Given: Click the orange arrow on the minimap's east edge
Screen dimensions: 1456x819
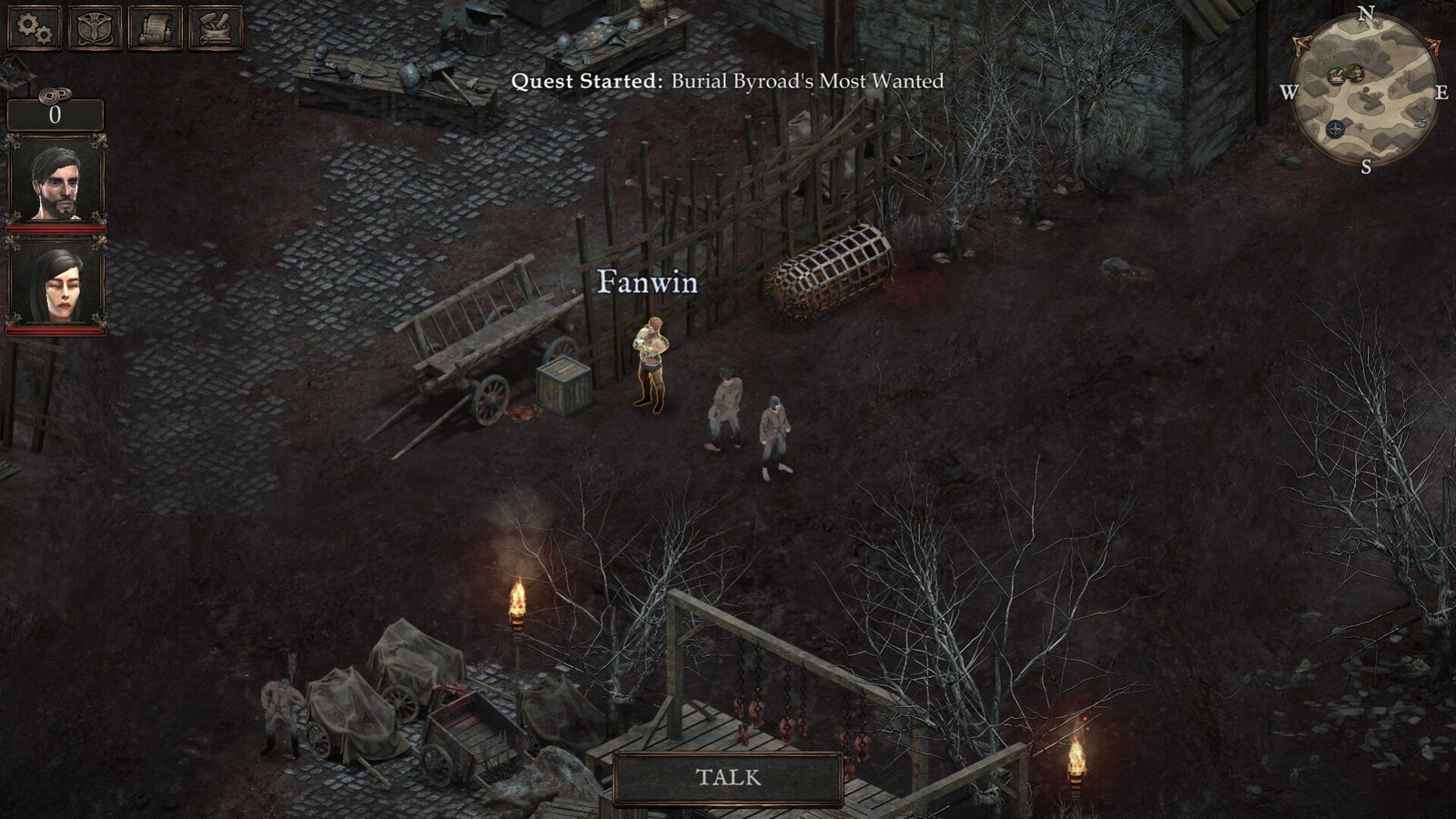Looking at the screenshot, I should point(1435,45).
